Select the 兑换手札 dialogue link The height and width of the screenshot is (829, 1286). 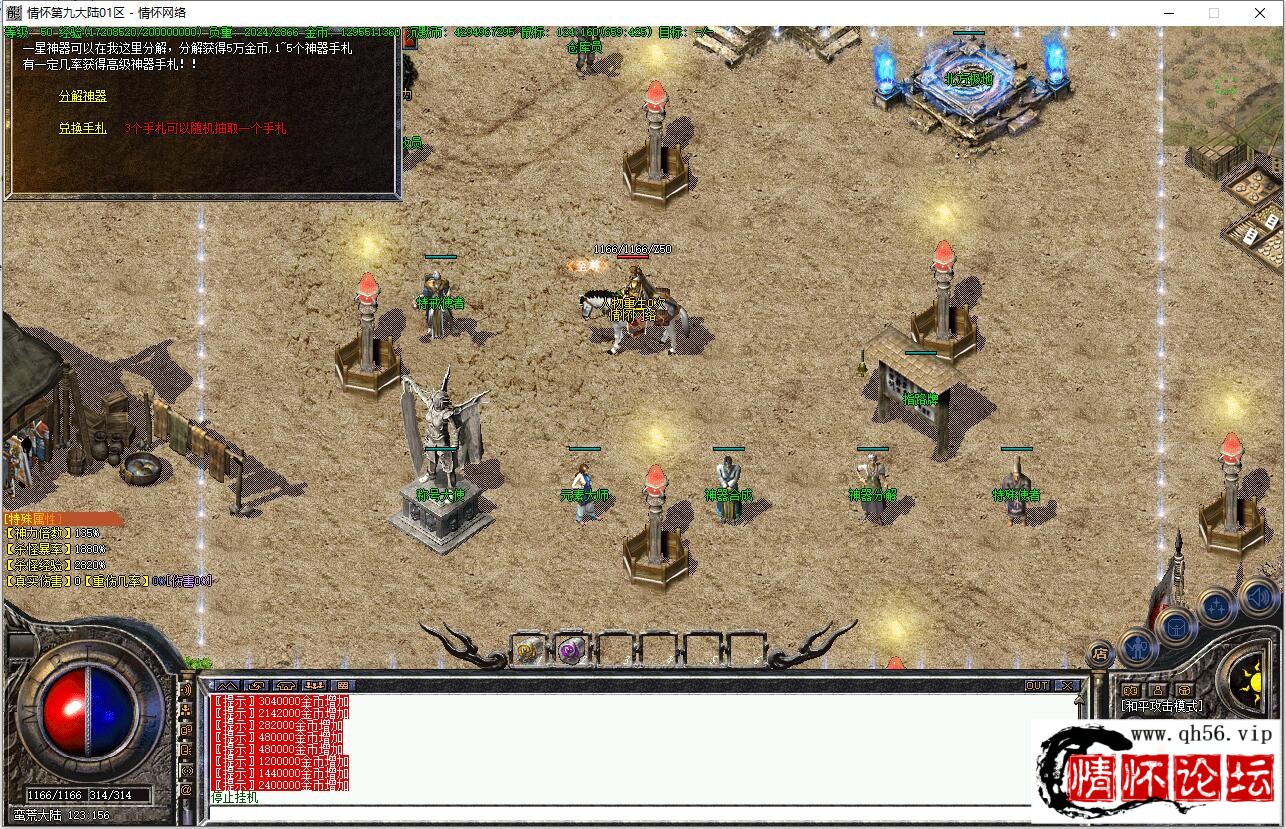click(x=82, y=128)
